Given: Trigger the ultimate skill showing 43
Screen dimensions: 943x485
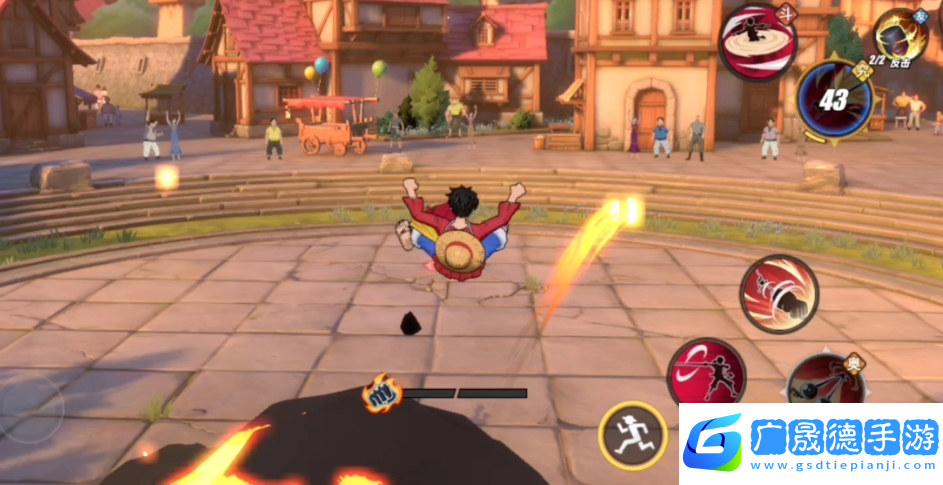Looking at the screenshot, I should pyautogui.click(x=835, y=100).
